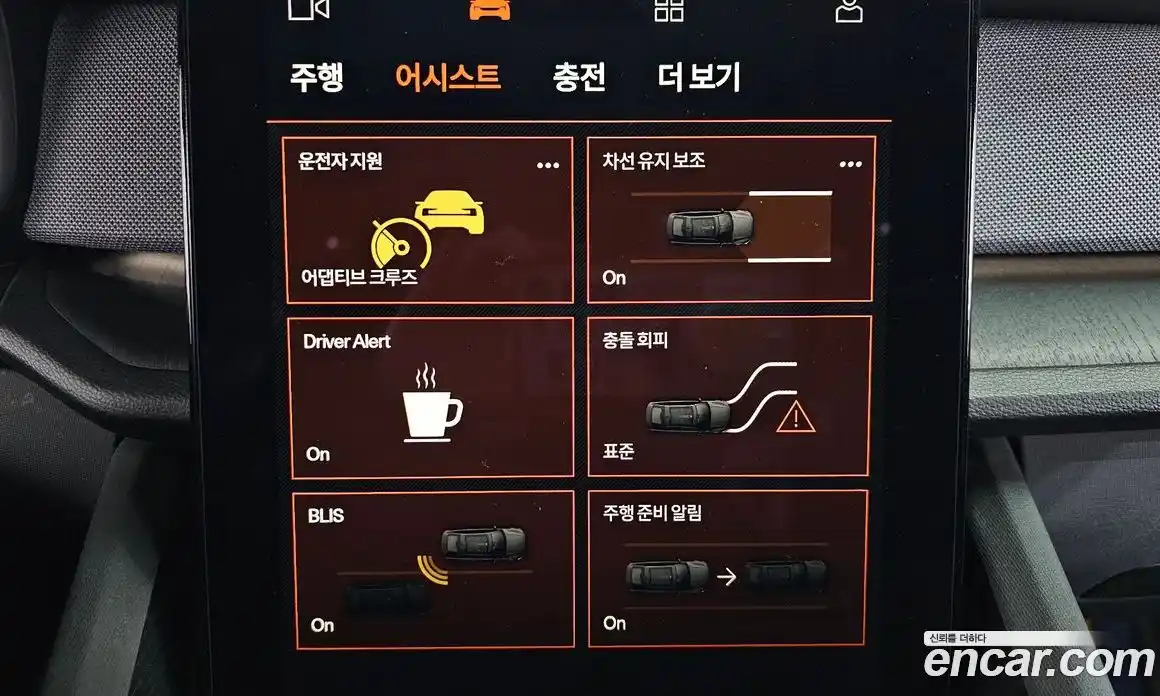
Task: Toggle the 차선 유지 보조 tile
Action: (730, 220)
